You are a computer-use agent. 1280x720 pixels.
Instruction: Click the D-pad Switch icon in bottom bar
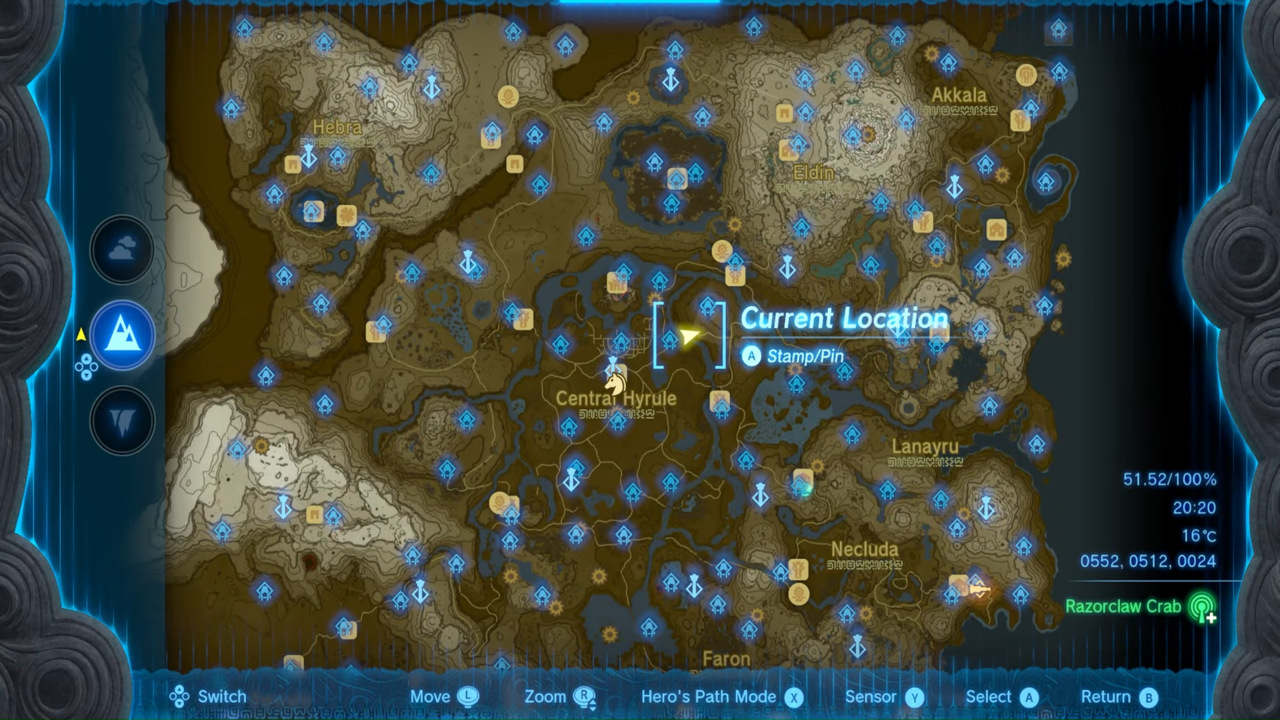pos(180,696)
